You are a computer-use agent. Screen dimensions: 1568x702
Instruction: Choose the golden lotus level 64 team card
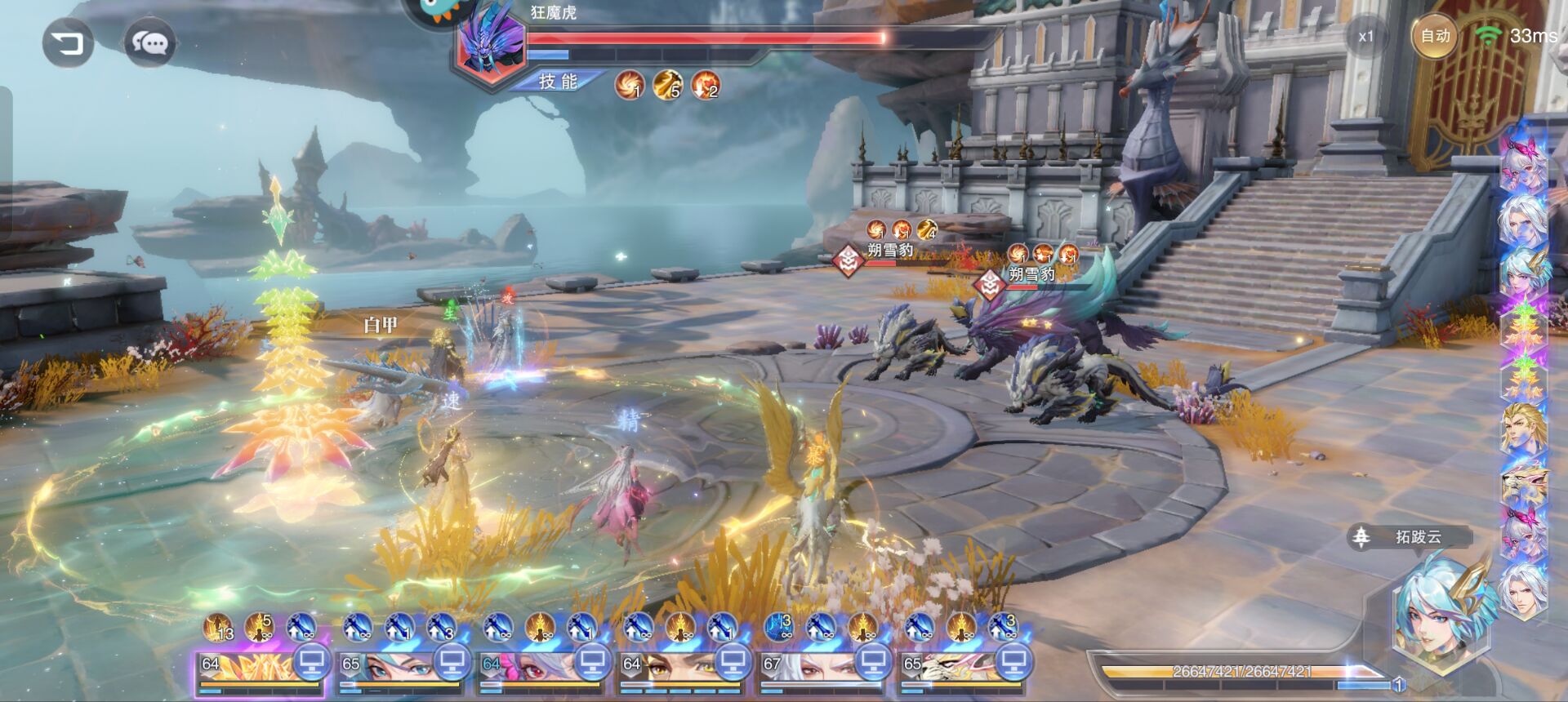pyautogui.click(x=243, y=669)
